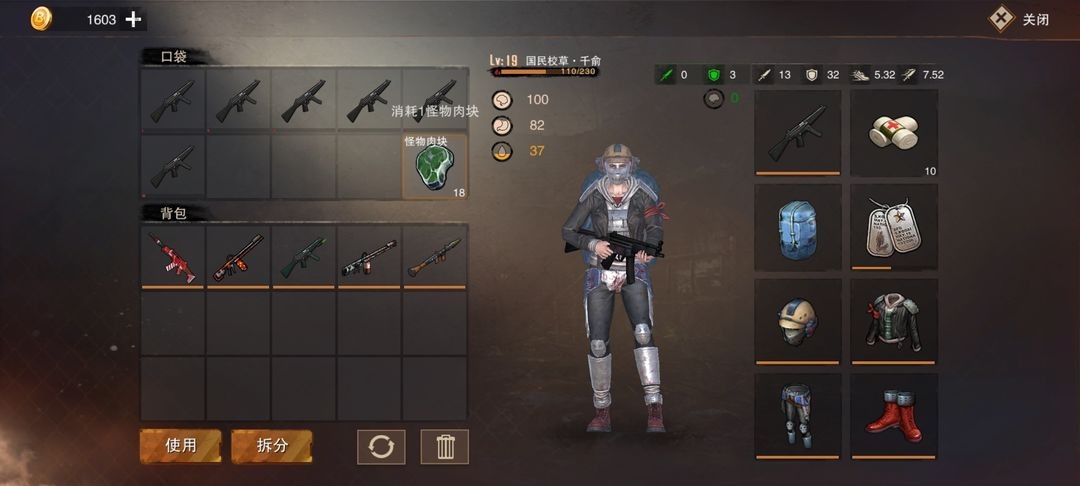Screen dimensions: 1080x486
Task: Select the green monster meat slot
Action: click(x=435, y=167)
